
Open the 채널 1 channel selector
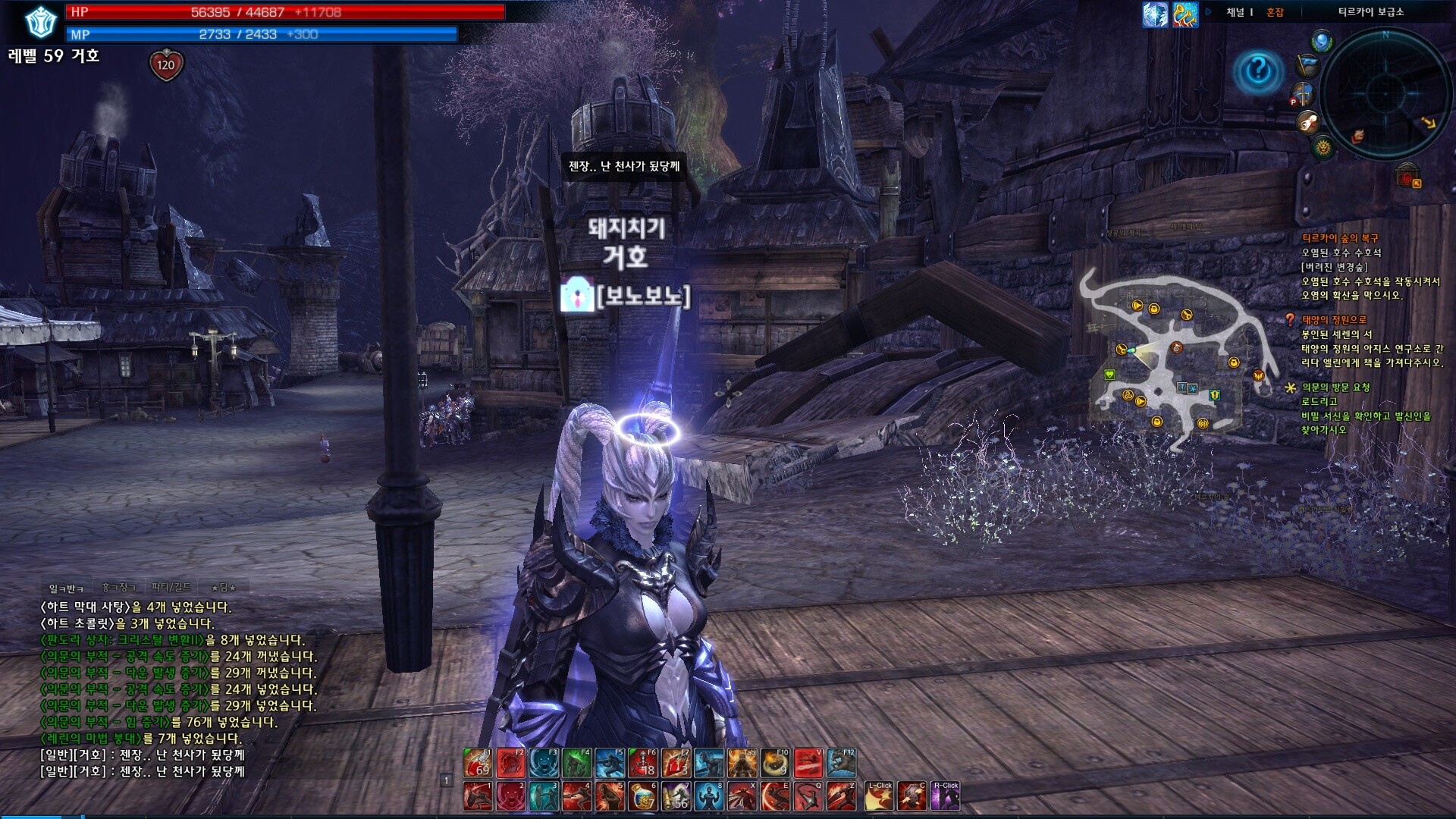(x=1239, y=12)
